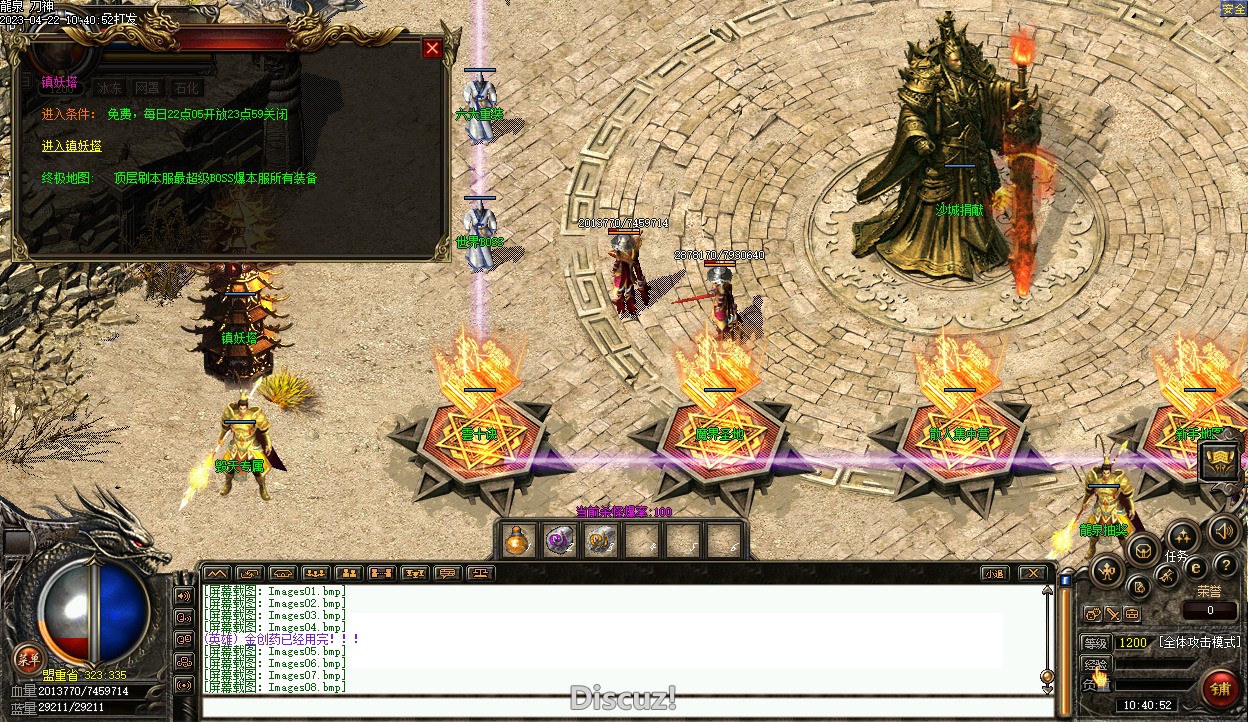Open help with the question mark icon
The height and width of the screenshot is (722, 1248).
tap(1224, 566)
